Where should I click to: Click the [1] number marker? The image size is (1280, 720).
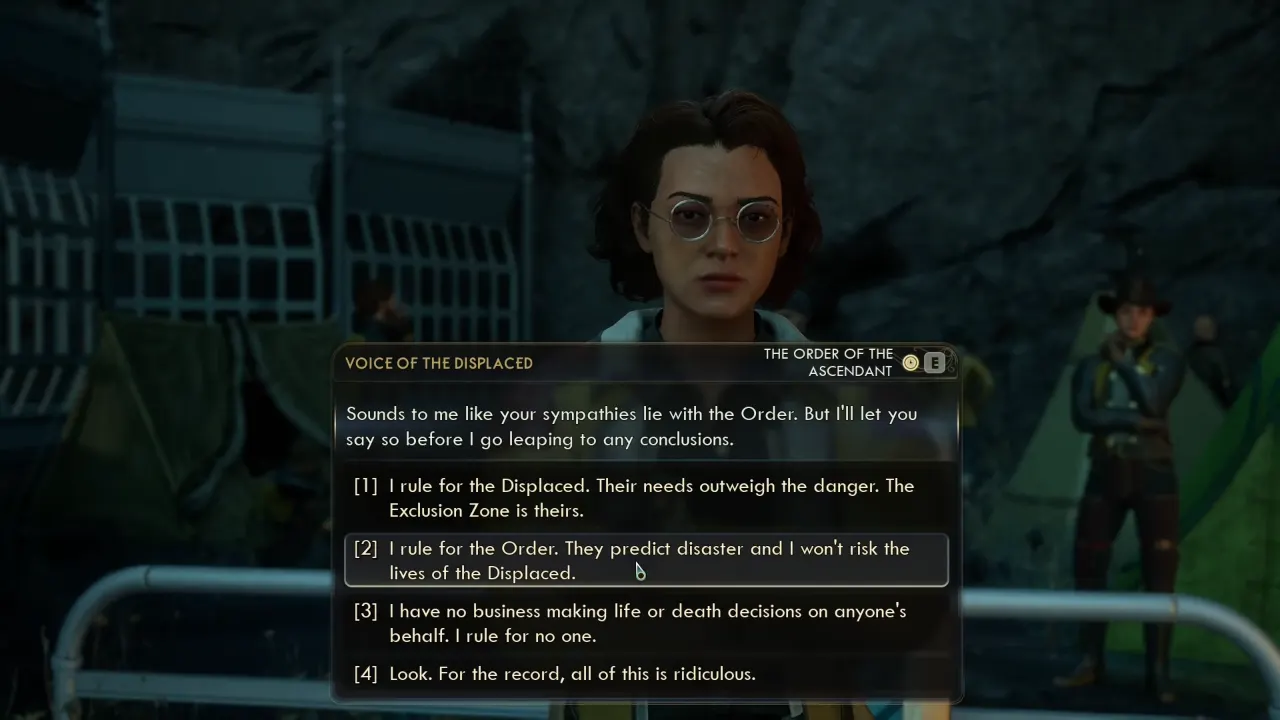click(x=365, y=486)
